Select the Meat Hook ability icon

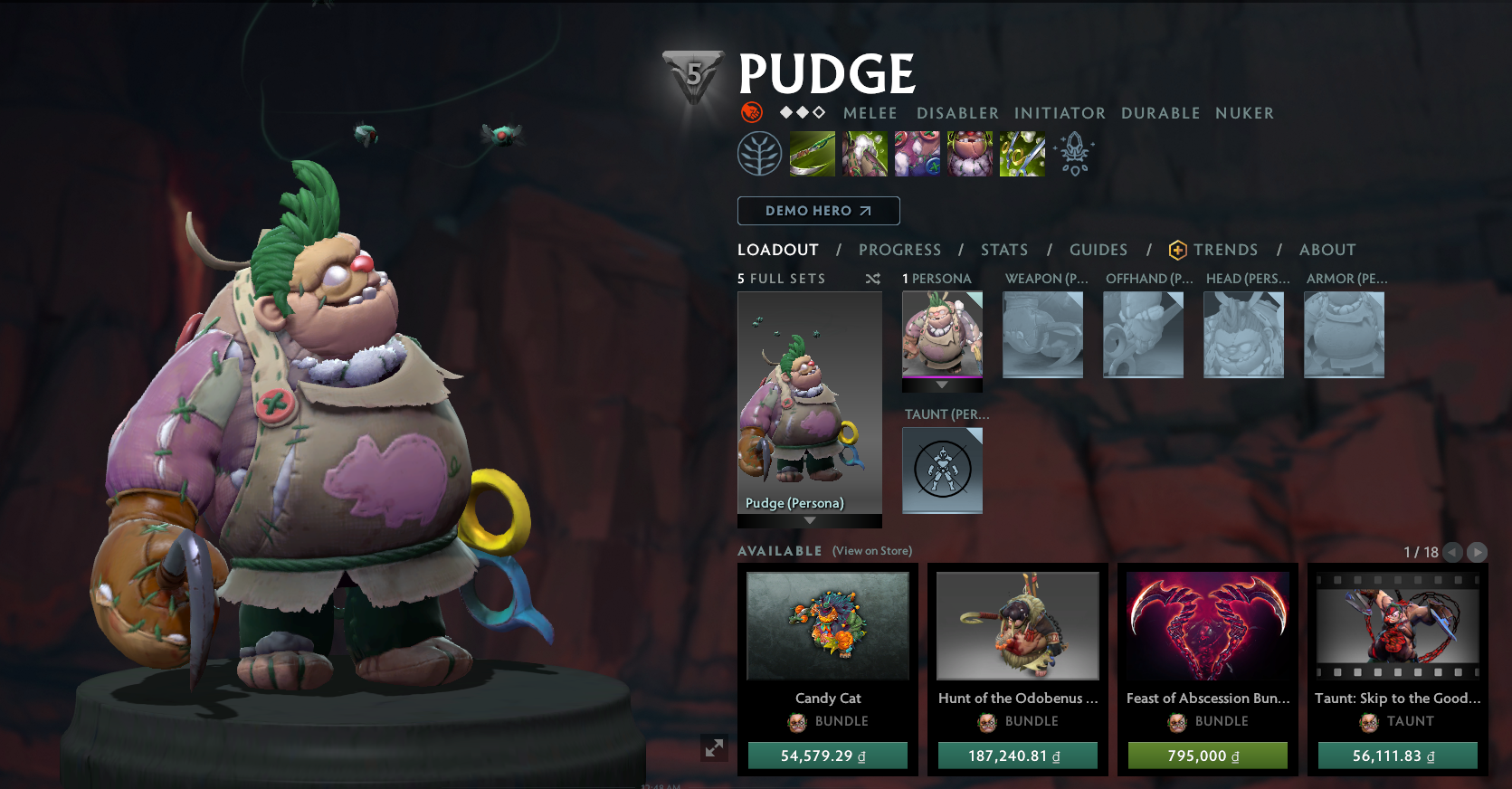coord(812,154)
